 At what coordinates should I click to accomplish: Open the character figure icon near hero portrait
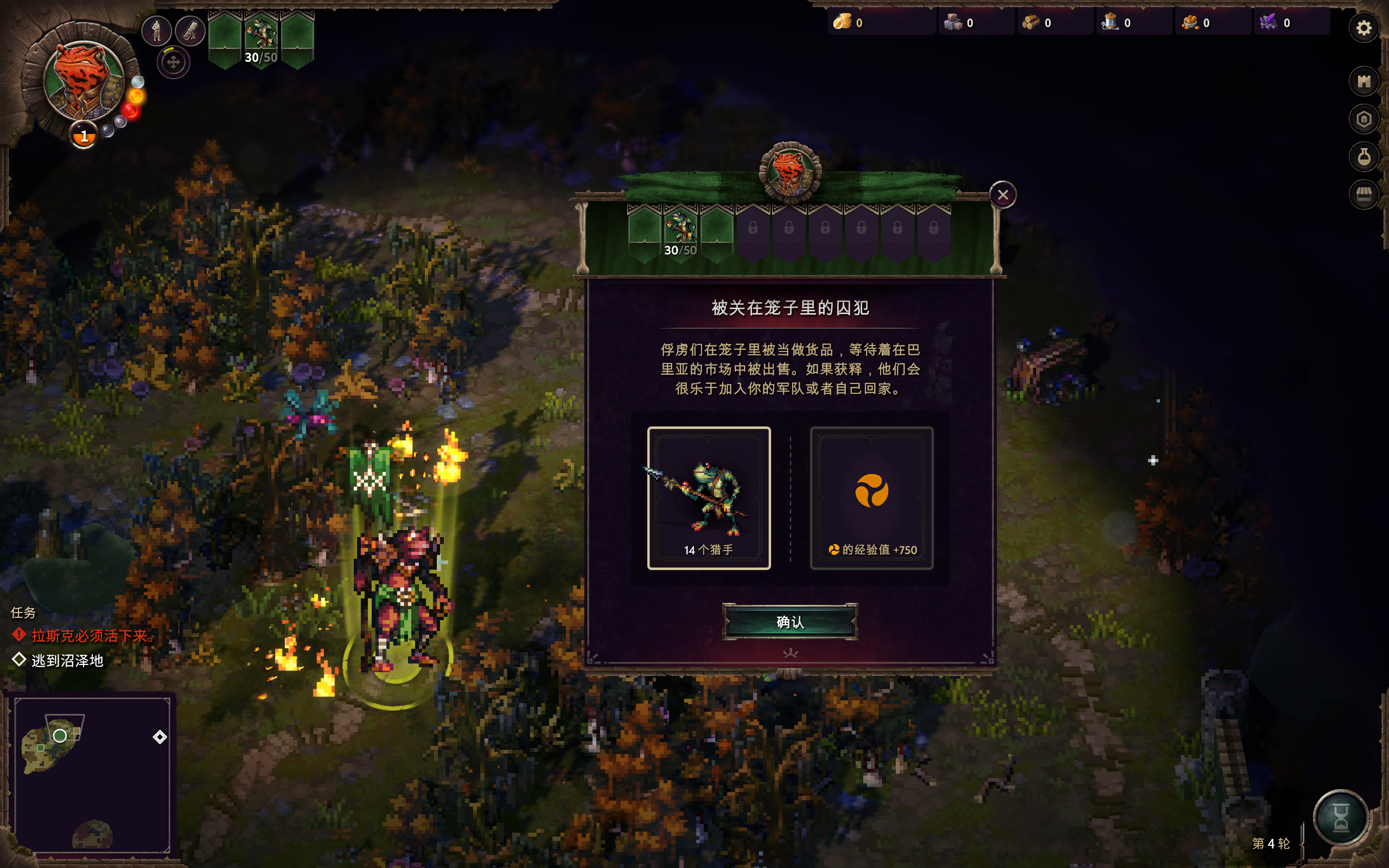[x=158, y=30]
